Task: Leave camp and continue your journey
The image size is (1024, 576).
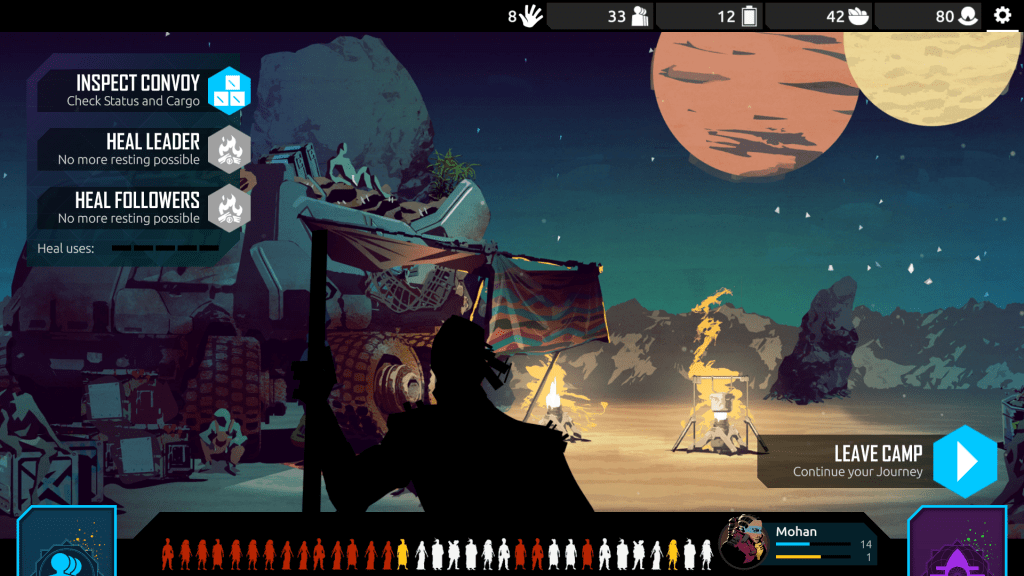Action: (x=964, y=461)
